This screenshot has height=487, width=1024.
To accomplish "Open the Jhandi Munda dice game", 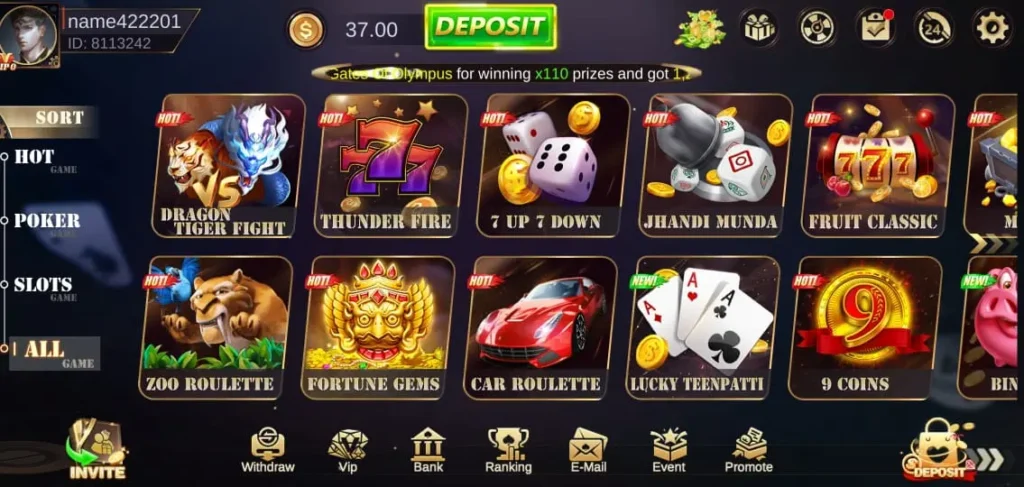I will pyautogui.click(x=716, y=165).
